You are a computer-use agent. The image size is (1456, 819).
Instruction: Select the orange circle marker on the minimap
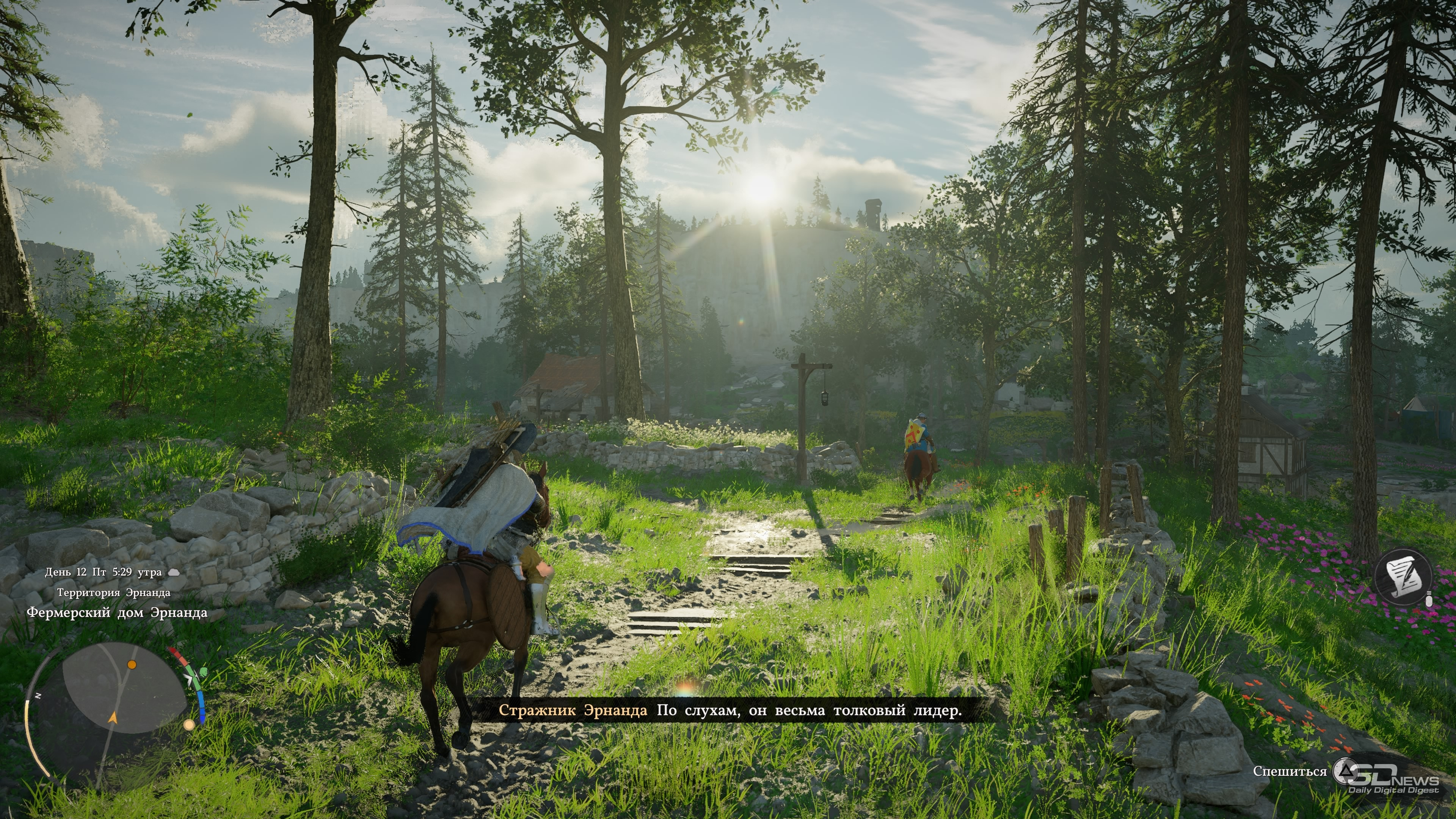(132, 665)
